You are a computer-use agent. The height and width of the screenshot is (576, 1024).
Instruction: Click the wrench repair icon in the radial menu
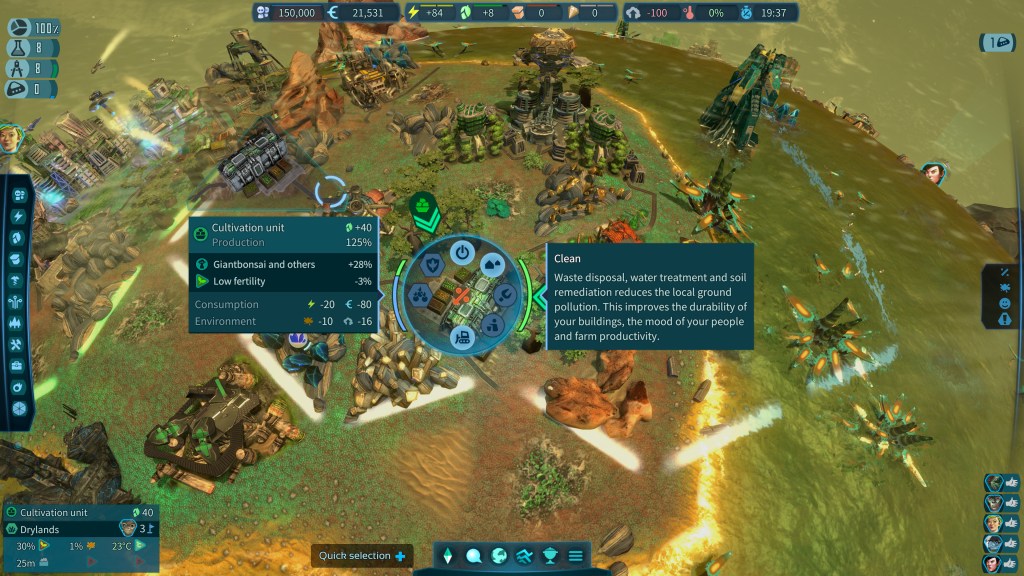pos(505,295)
